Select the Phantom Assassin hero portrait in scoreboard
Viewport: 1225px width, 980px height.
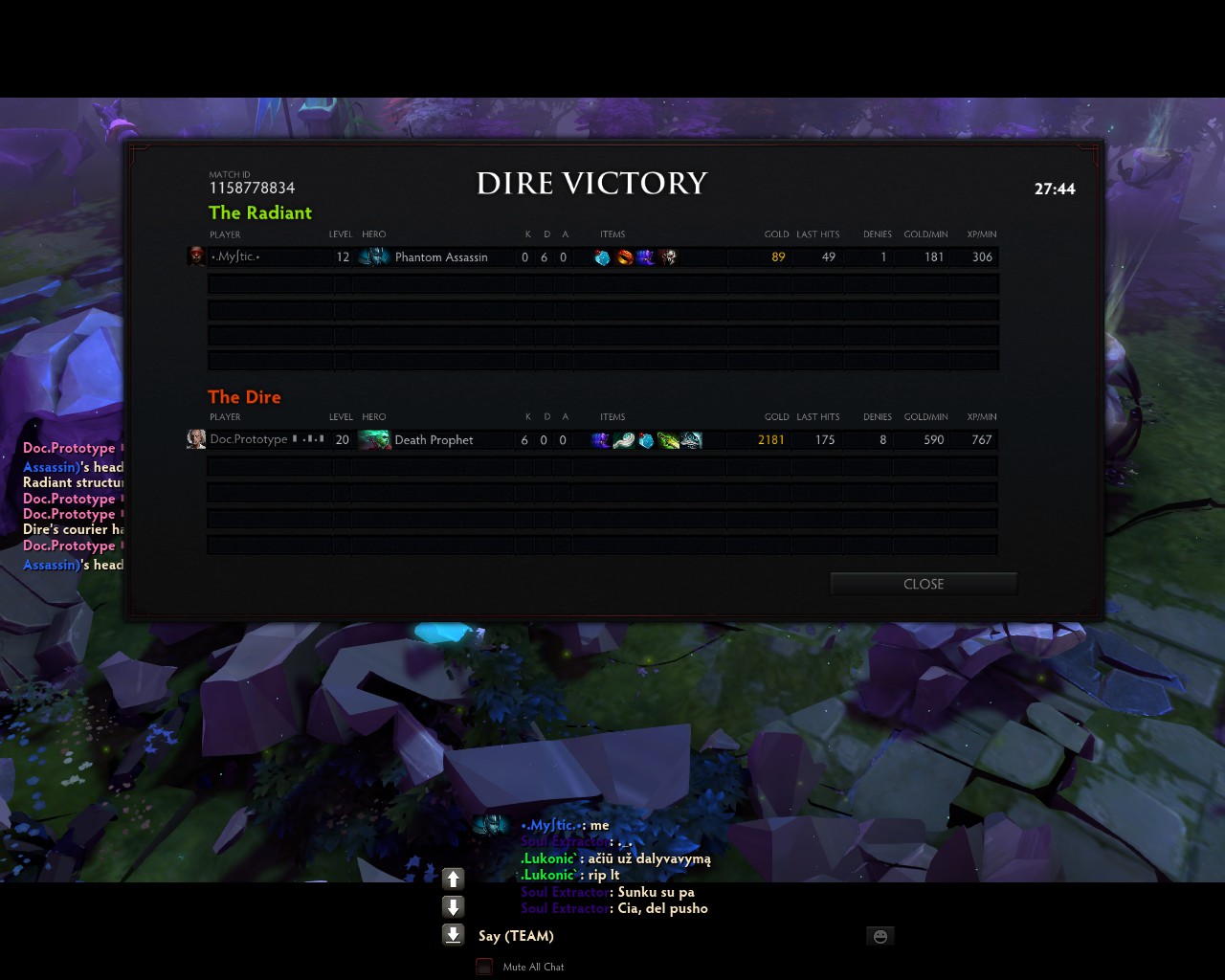373,256
